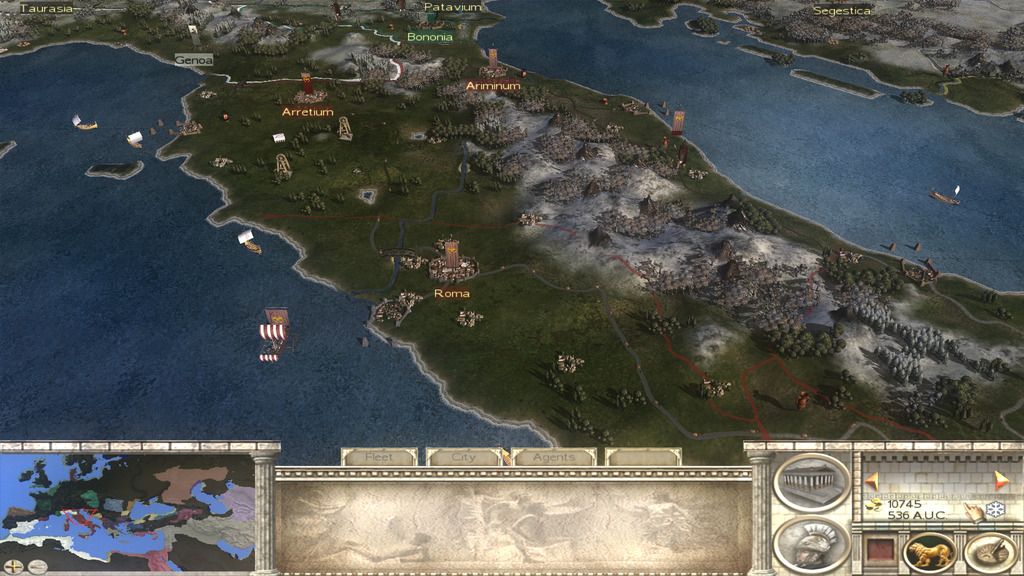Image resolution: width=1024 pixels, height=576 pixels.
Task: Open the City tab
Action: click(x=463, y=457)
